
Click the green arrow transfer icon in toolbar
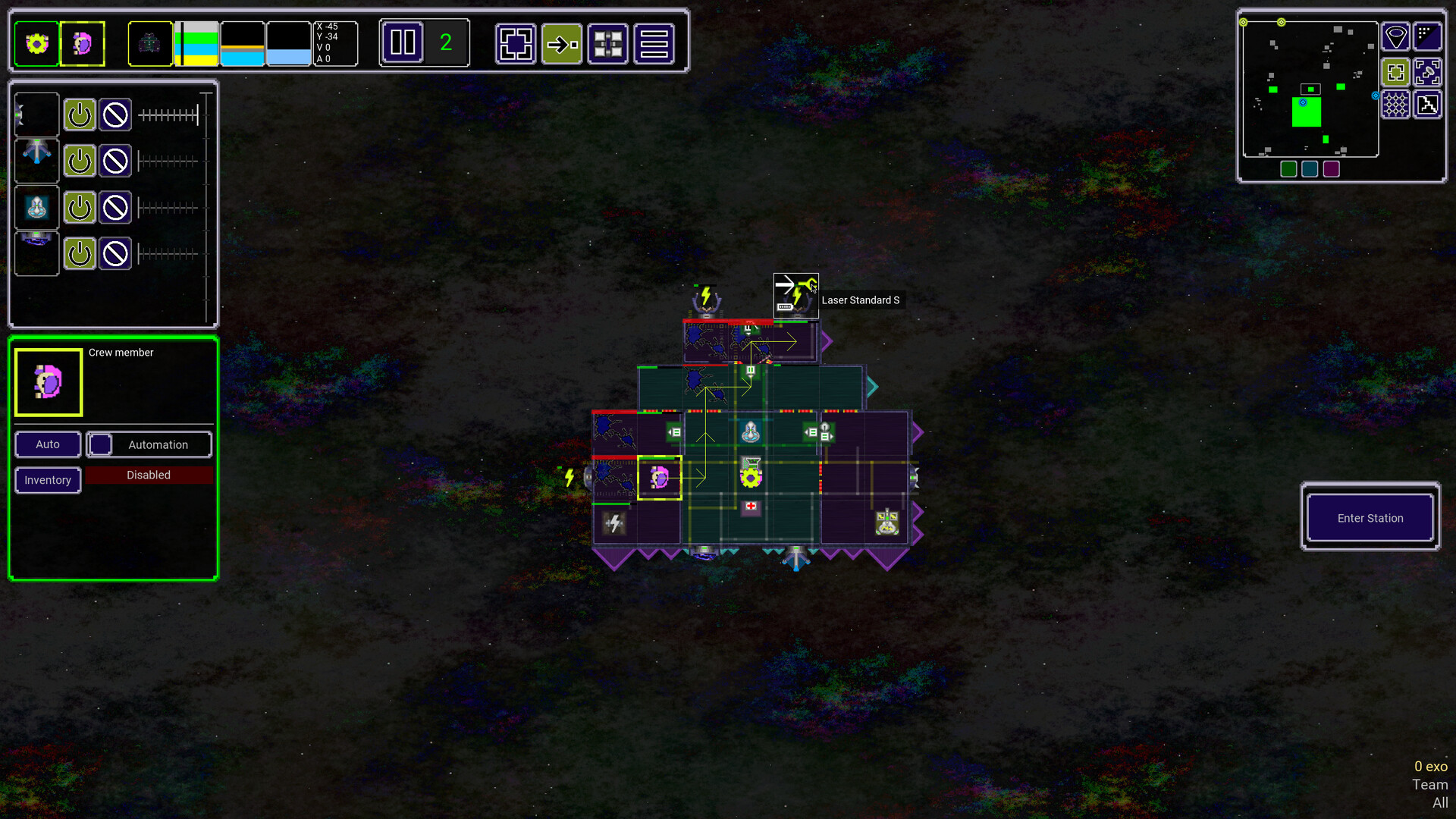[562, 43]
